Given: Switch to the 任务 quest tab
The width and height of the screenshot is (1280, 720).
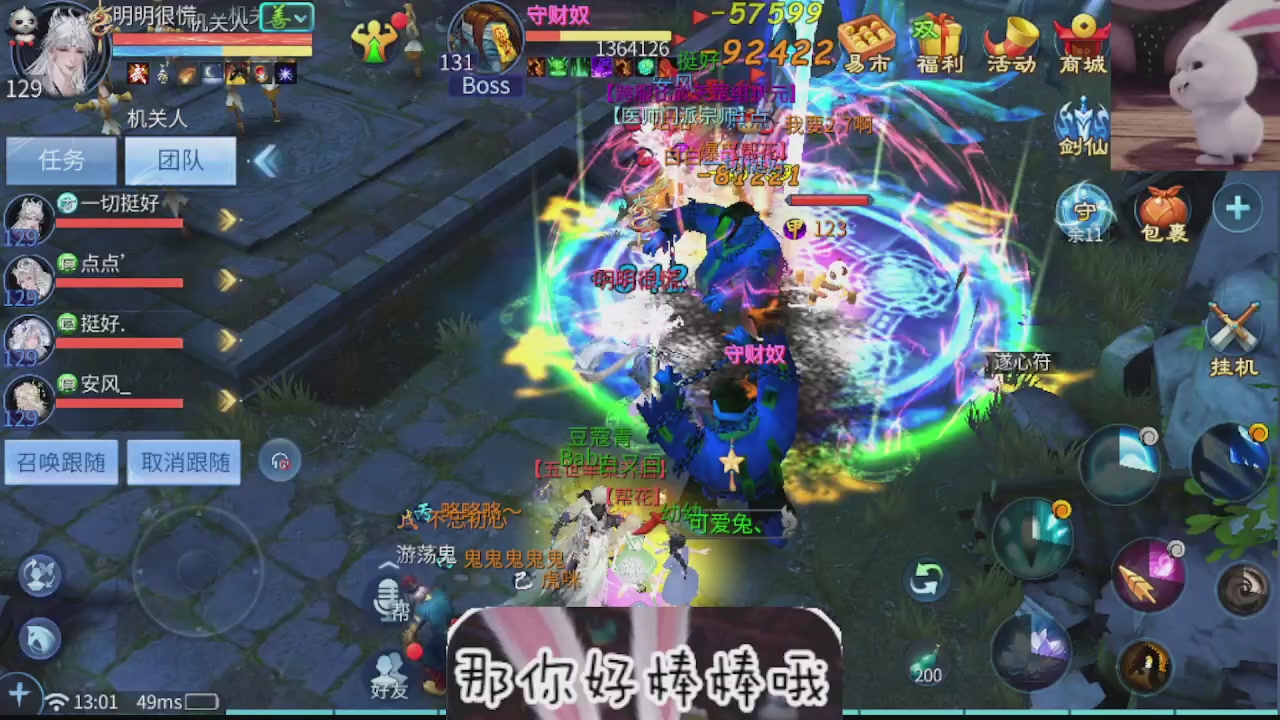Looking at the screenshot, I should pyautogui.click(x=59, y=161).
